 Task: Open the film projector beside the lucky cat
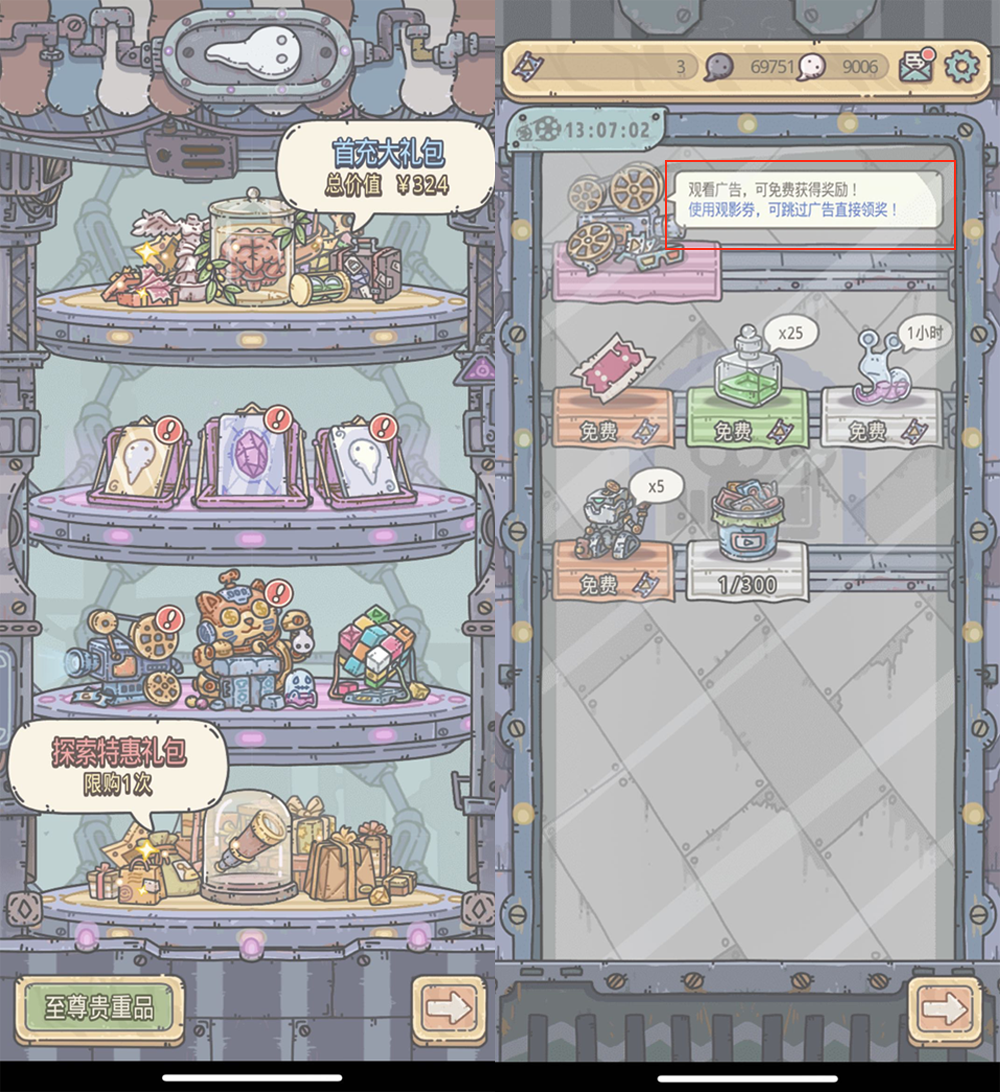124,657
